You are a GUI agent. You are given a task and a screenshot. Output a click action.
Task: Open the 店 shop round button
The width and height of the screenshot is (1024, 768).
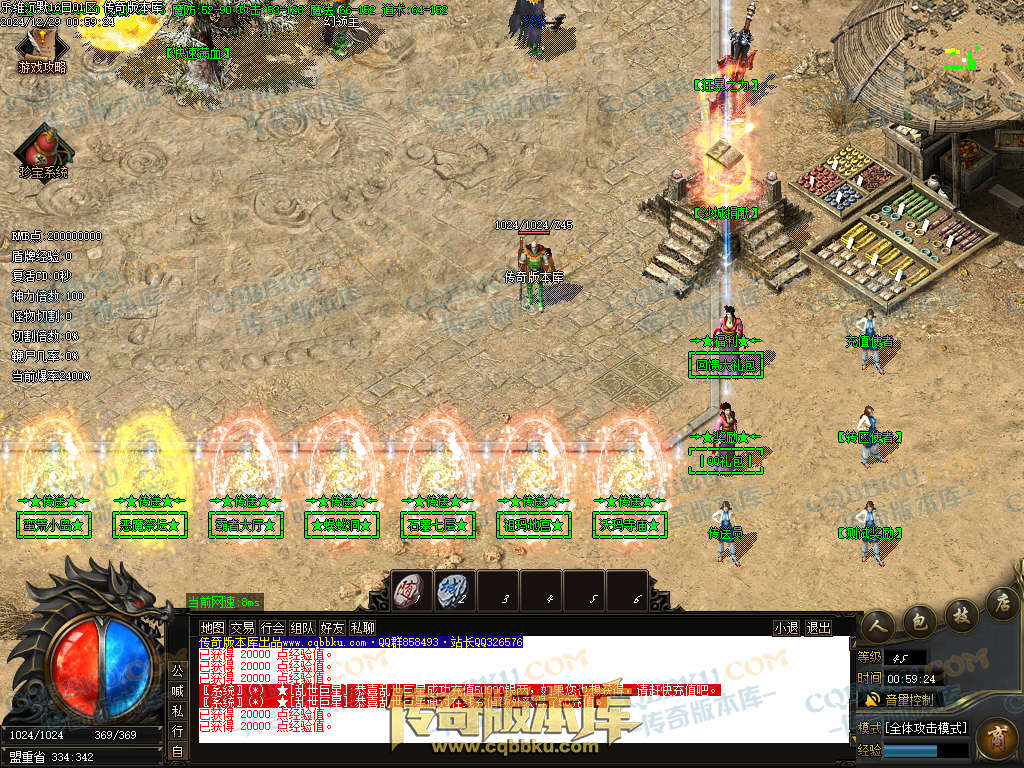coord(1000,602)
